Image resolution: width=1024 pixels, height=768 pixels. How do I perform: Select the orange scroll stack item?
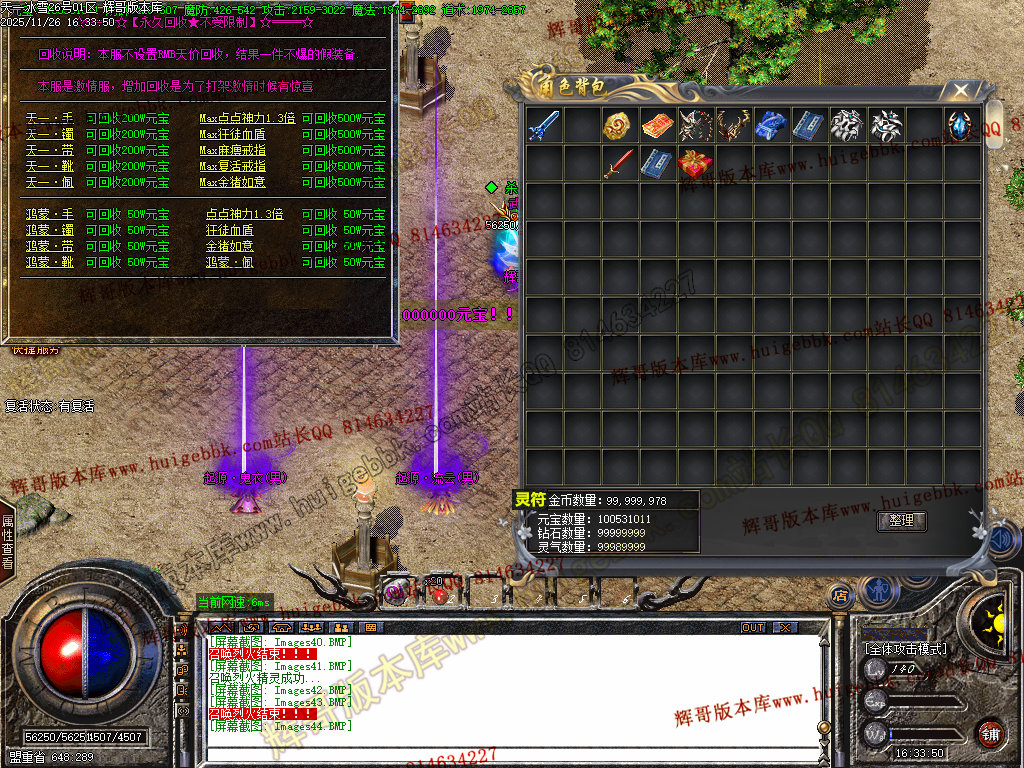coord(657,125)
